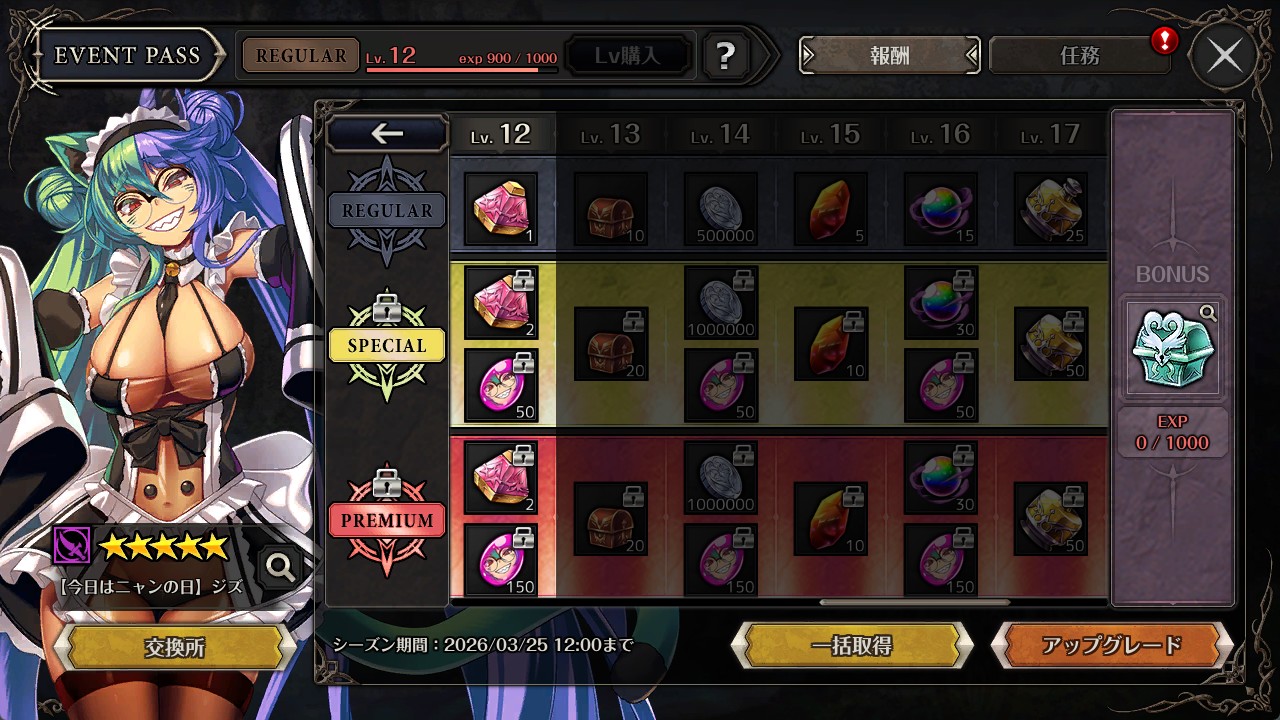Select the Lv. 13 regular treasure chest reward
This screenshot has width=1280, height=720.
tap(611, 209)
